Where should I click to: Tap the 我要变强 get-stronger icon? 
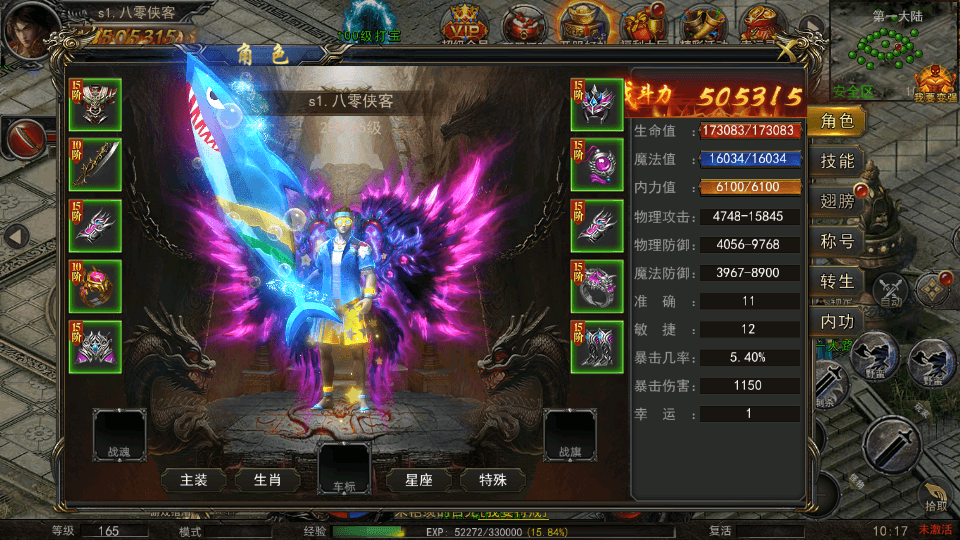coord(935,78)
